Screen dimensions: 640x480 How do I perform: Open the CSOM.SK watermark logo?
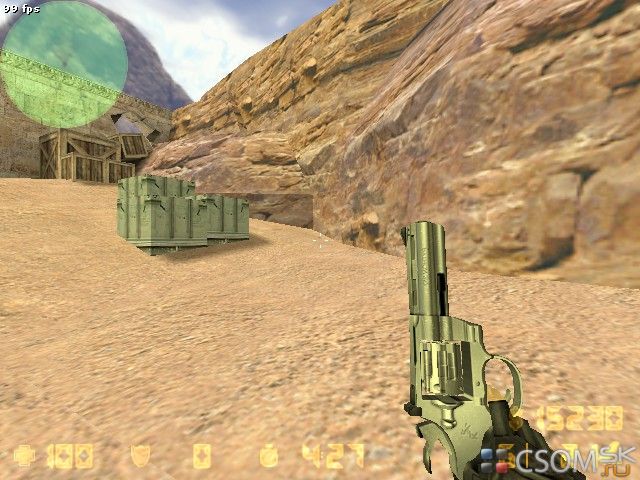click(556, 461)
